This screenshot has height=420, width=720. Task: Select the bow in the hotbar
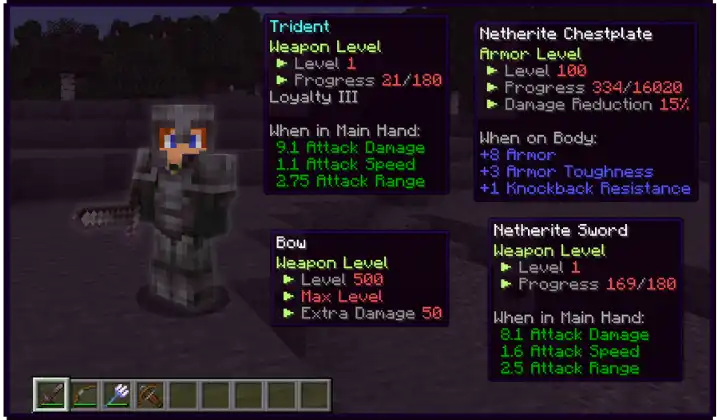[84, 394]
